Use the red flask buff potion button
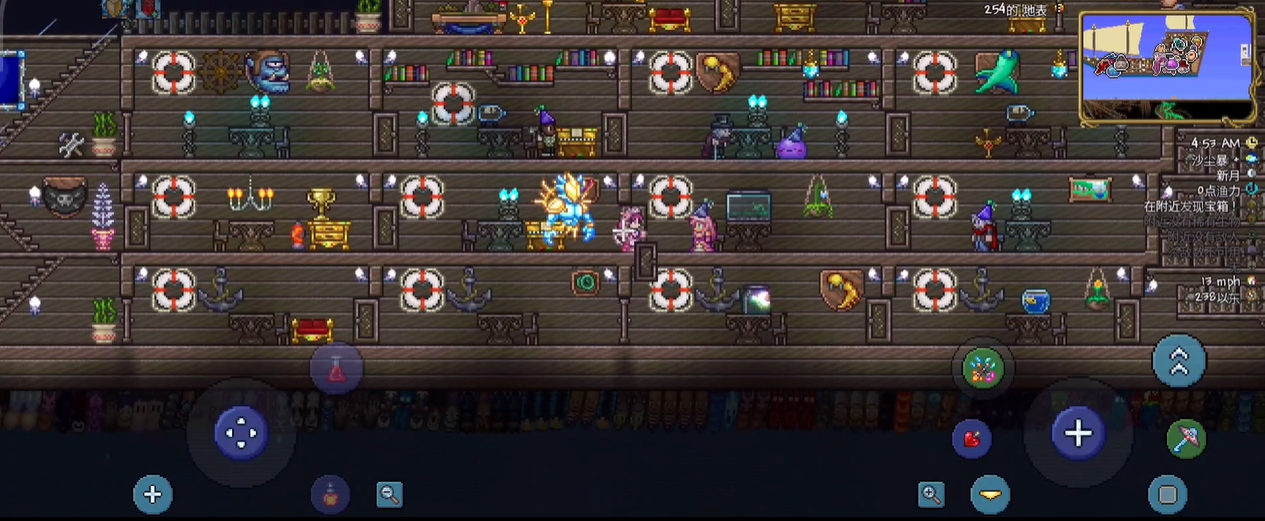Viewport: 1265px width, 521px height. tap(336, 369)
